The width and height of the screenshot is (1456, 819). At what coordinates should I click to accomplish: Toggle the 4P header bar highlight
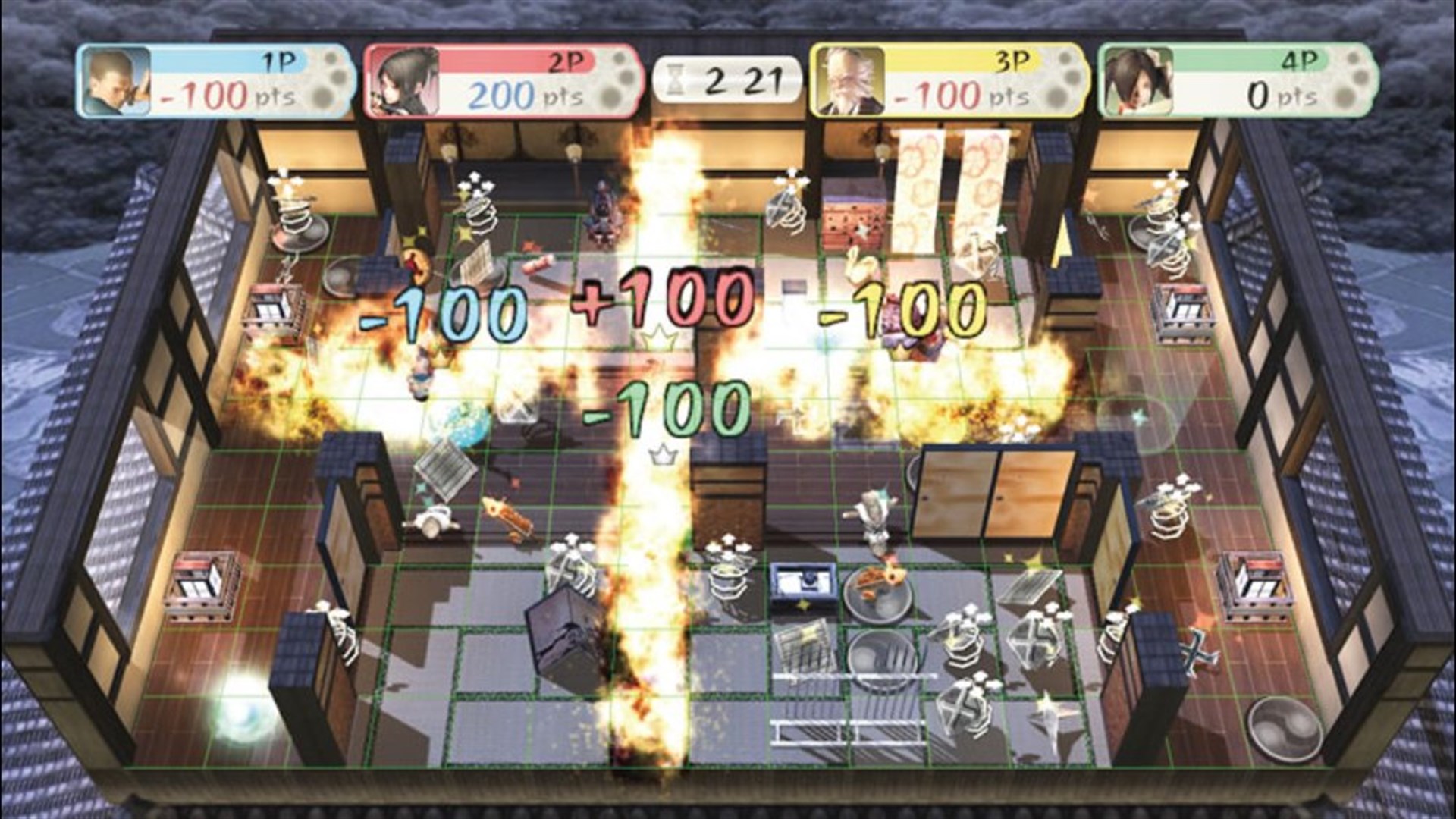point(1251,60)
